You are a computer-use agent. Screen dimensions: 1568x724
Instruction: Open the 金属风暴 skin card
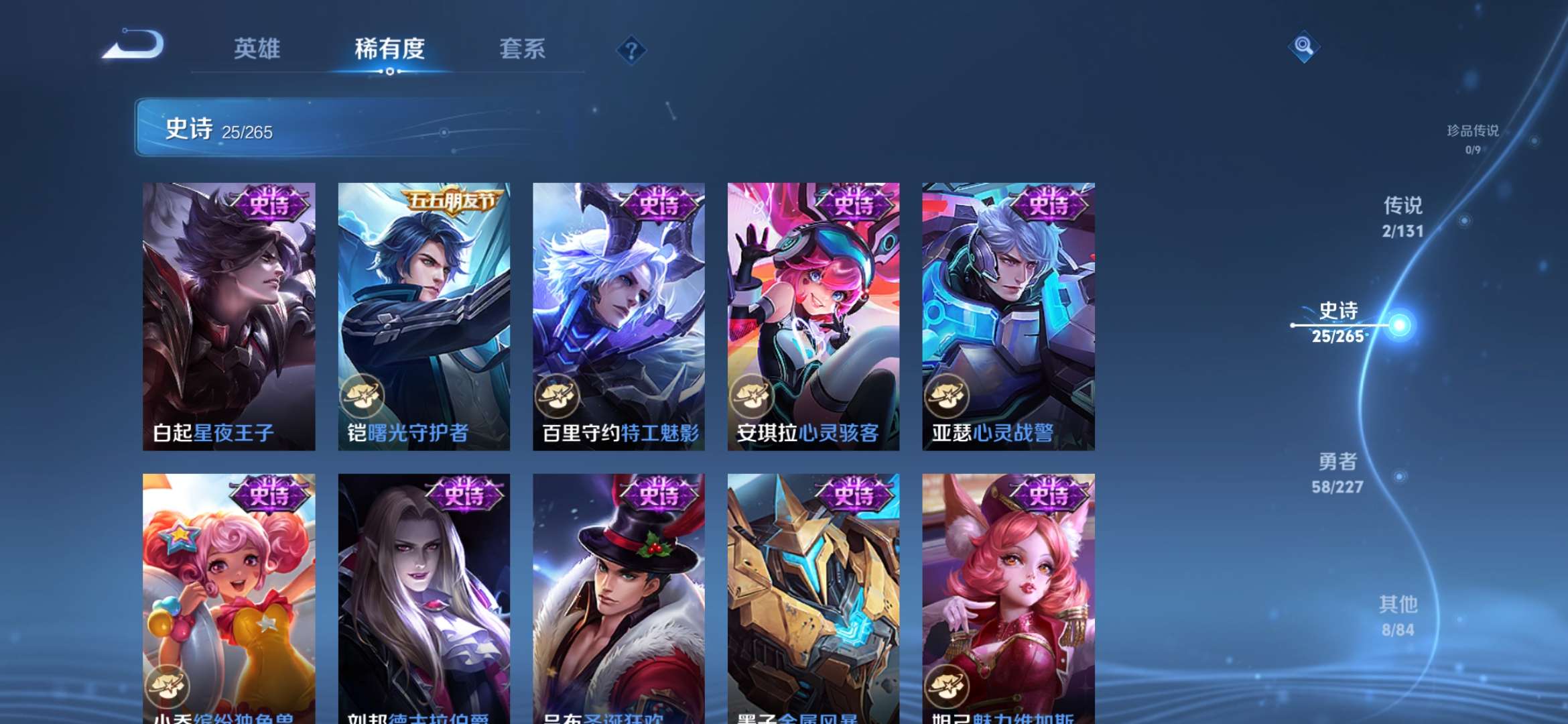(813, 590)
